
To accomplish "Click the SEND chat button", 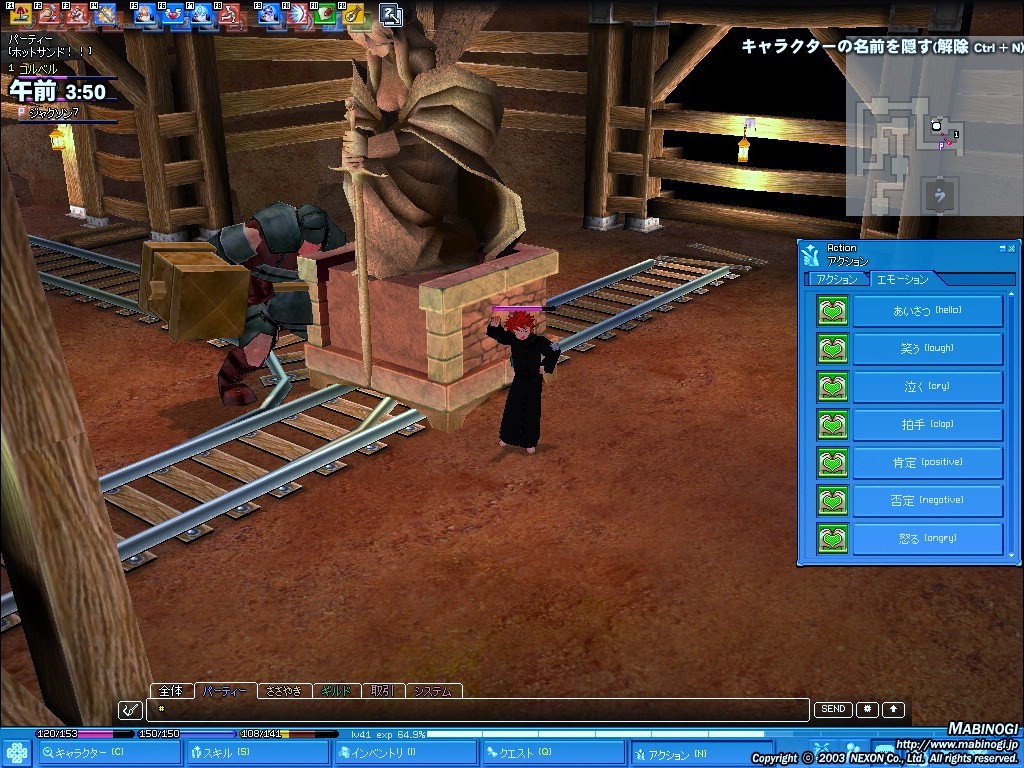I will click(x=833, y=710).
